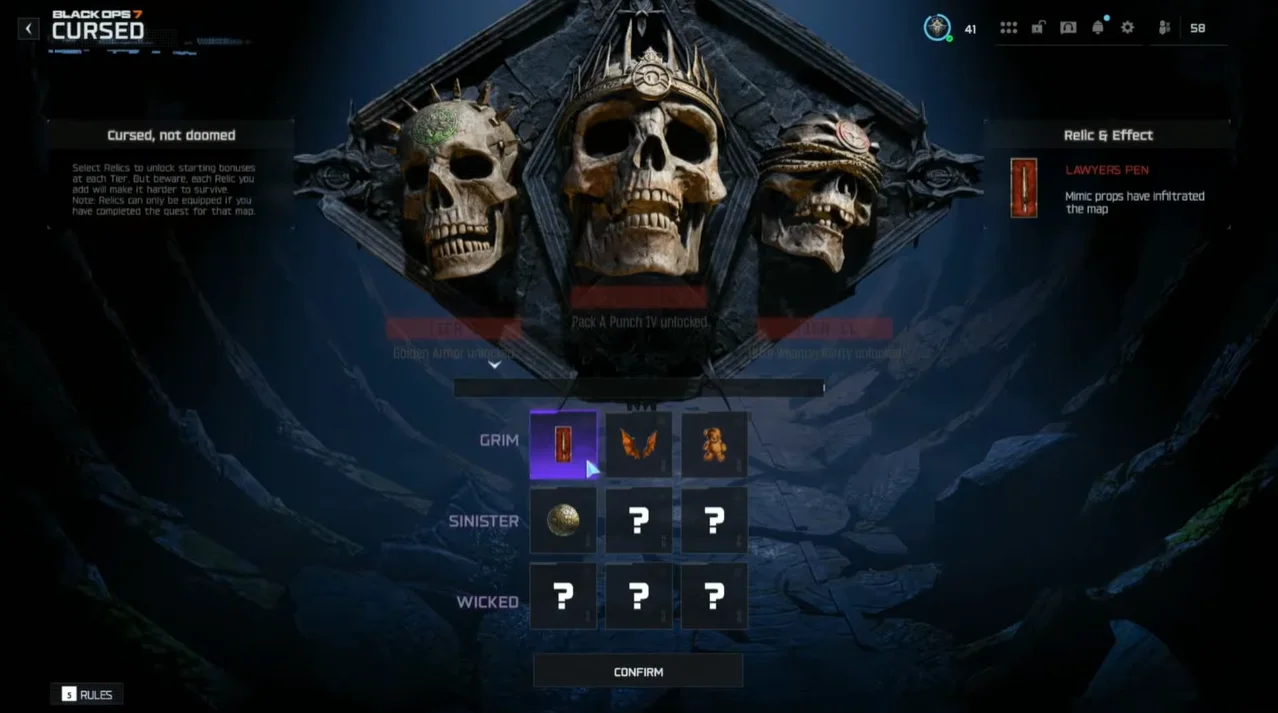This screenshot has width=1278, height=713.
Task: Select the Lawyers Pen relic
Action: pyautogui.click(x=563, y=445)
